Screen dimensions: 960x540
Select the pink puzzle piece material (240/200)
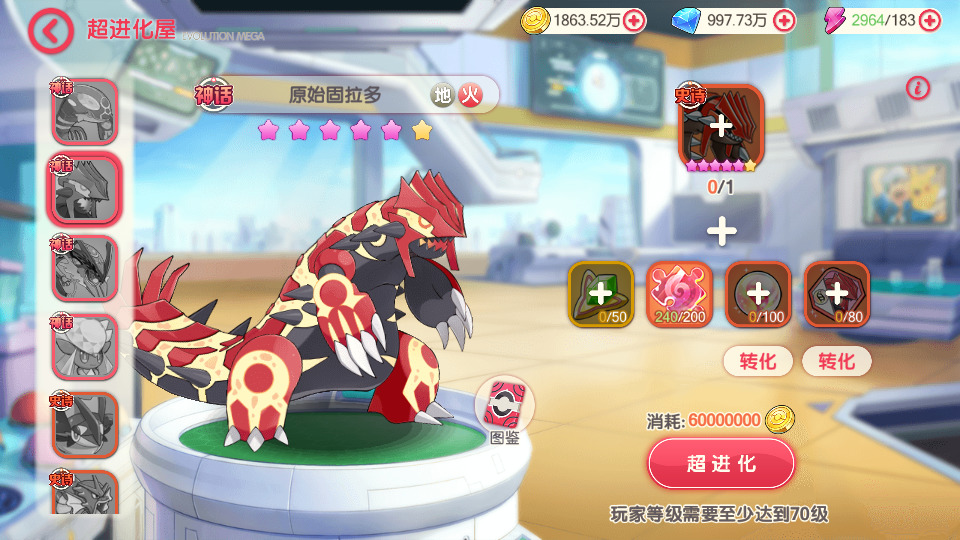click(679, 294)
